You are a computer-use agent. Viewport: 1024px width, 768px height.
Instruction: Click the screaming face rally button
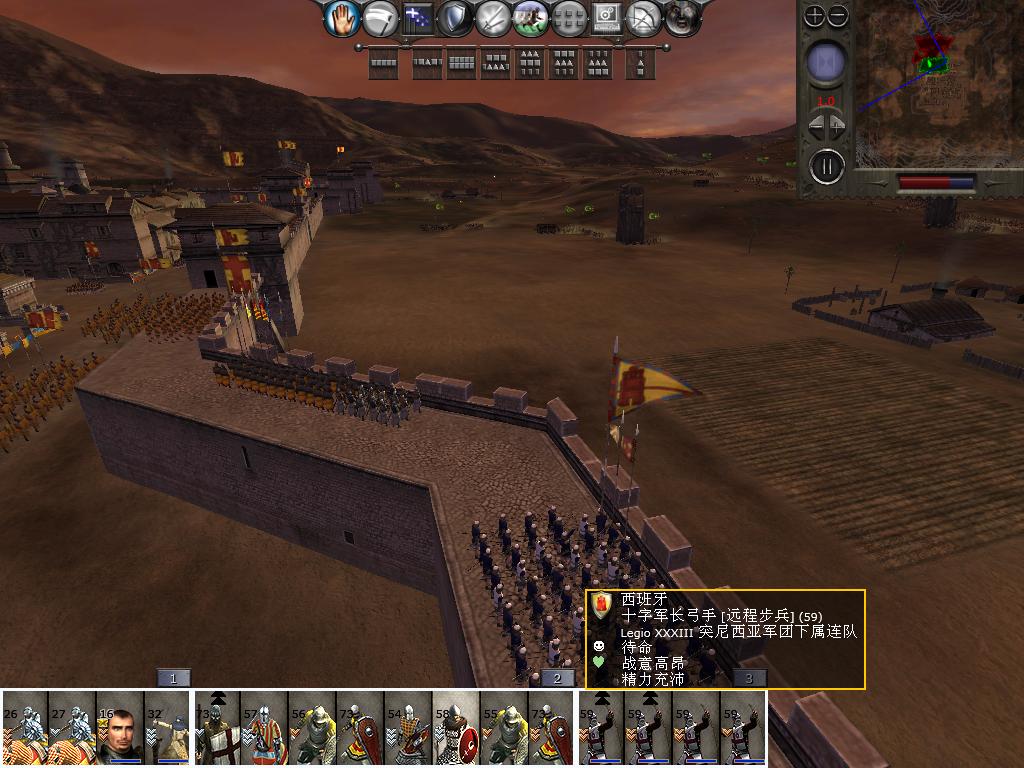(682, 18)
